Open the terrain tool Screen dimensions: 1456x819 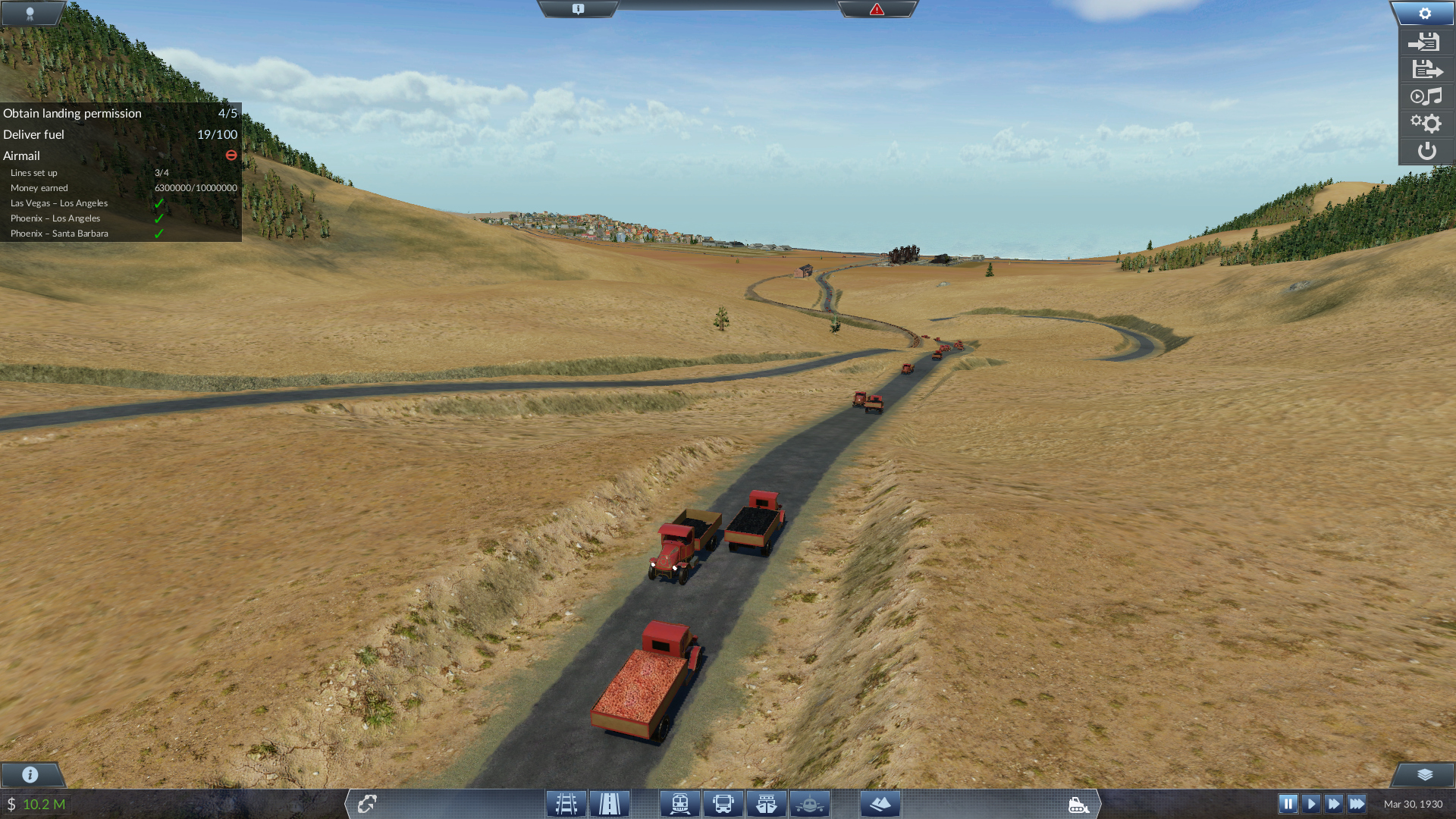coord(880,804)
